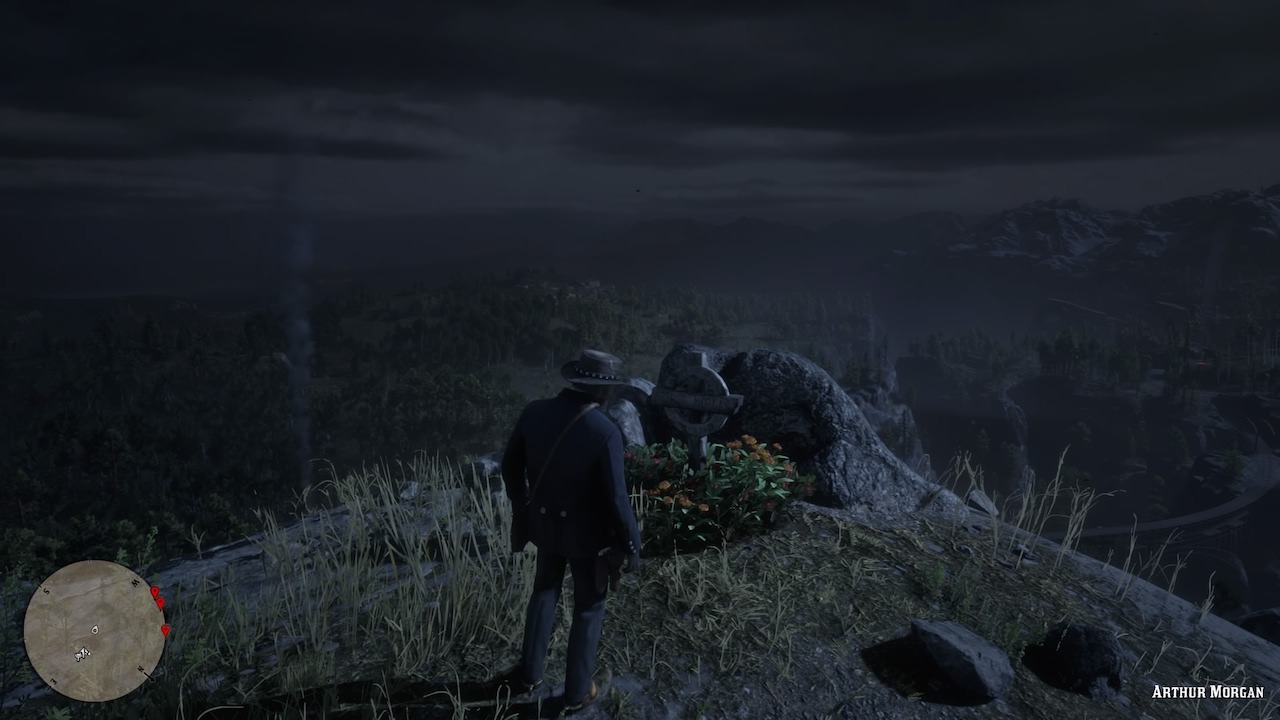This screenshot has width=1280, height=720.
Task: Select the lowest red marker on the minimap edge
Action: click(165, 631)
